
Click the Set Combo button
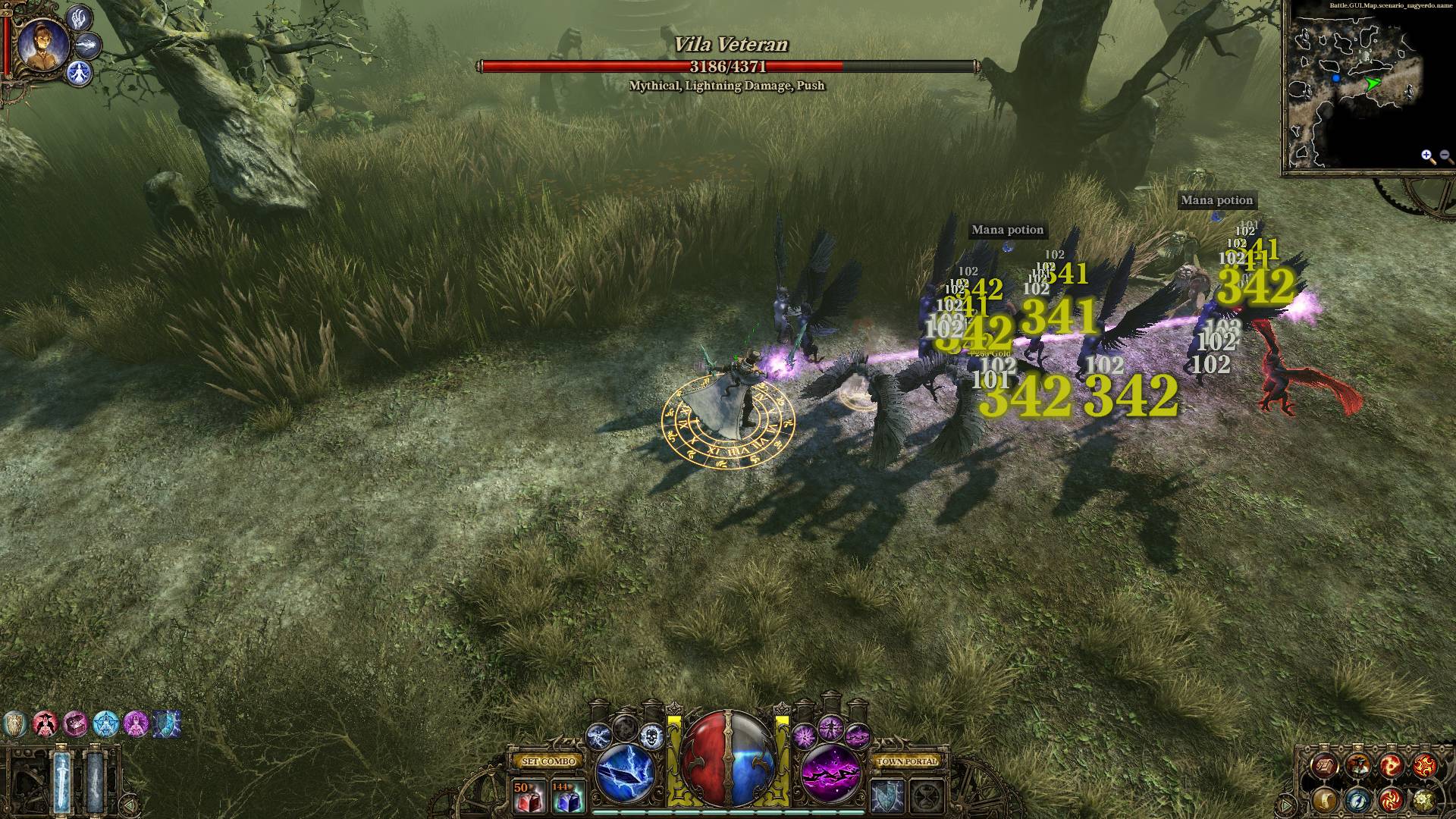click(549, 761)
